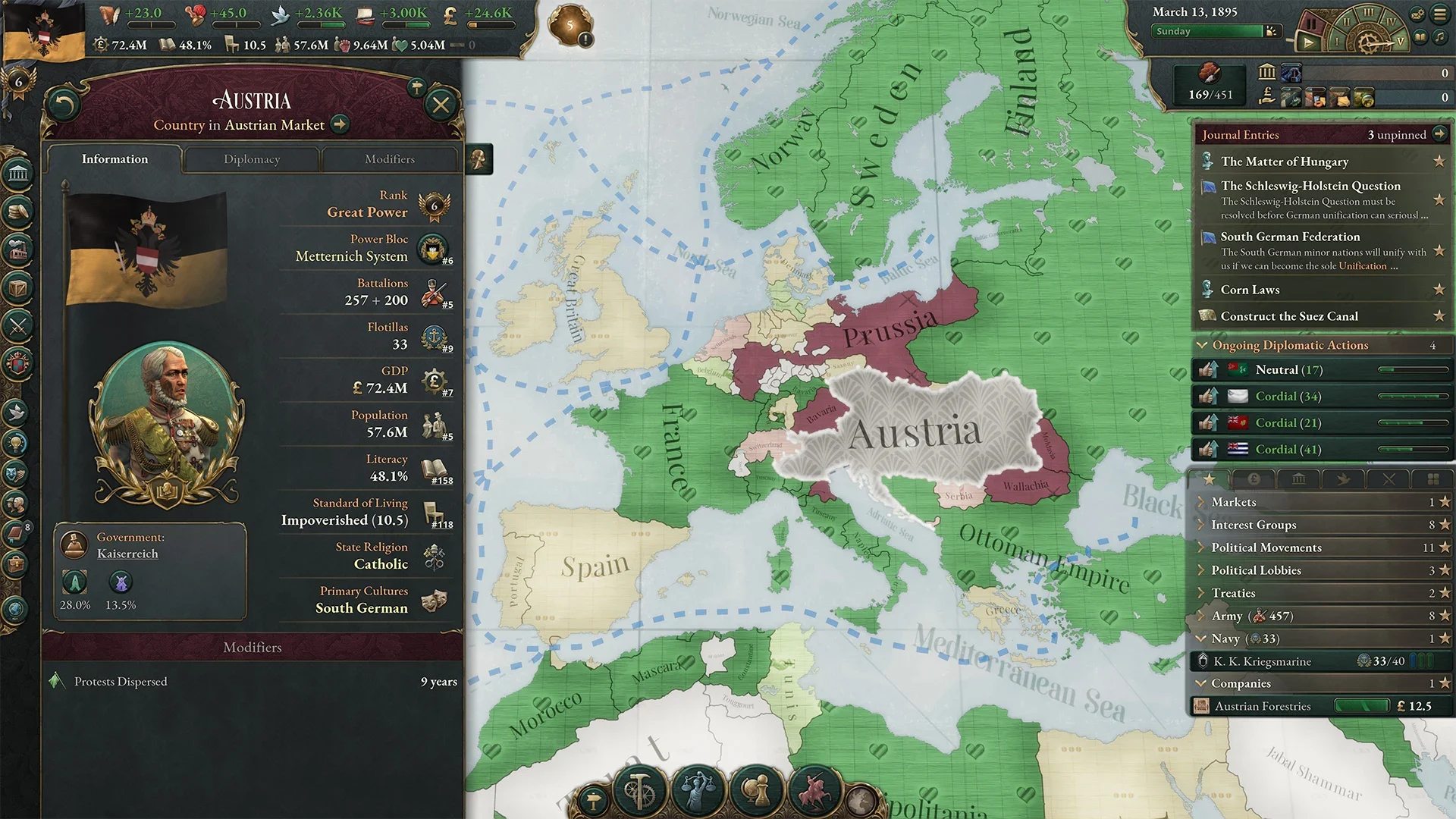Open the budget panel with coins icon
Viewport: 1456px width, 819px height.
click(x=17, y=211)
